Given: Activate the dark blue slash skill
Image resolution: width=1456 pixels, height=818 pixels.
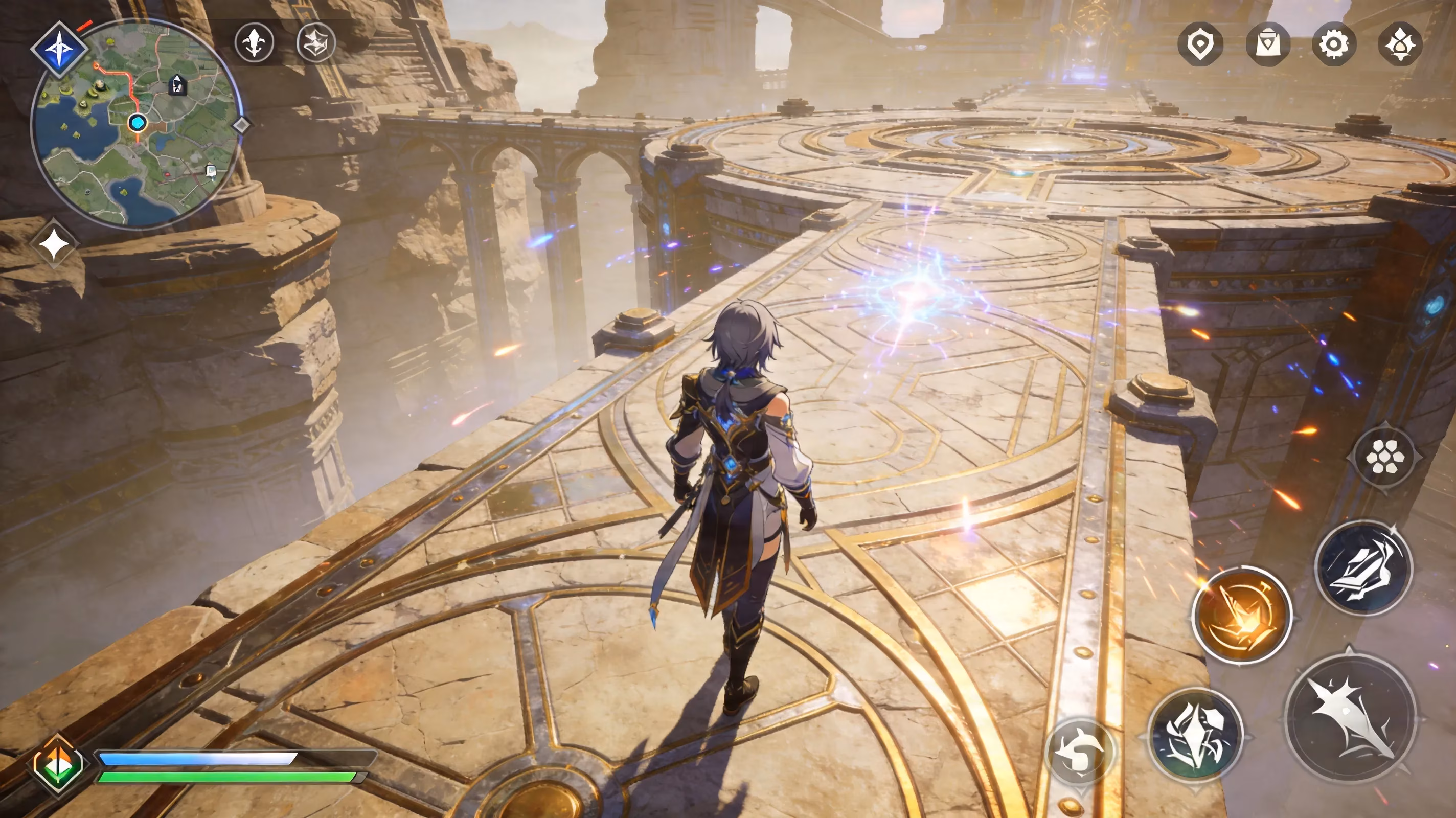Looking at the screenshot, I should [x=1363, y=569].
